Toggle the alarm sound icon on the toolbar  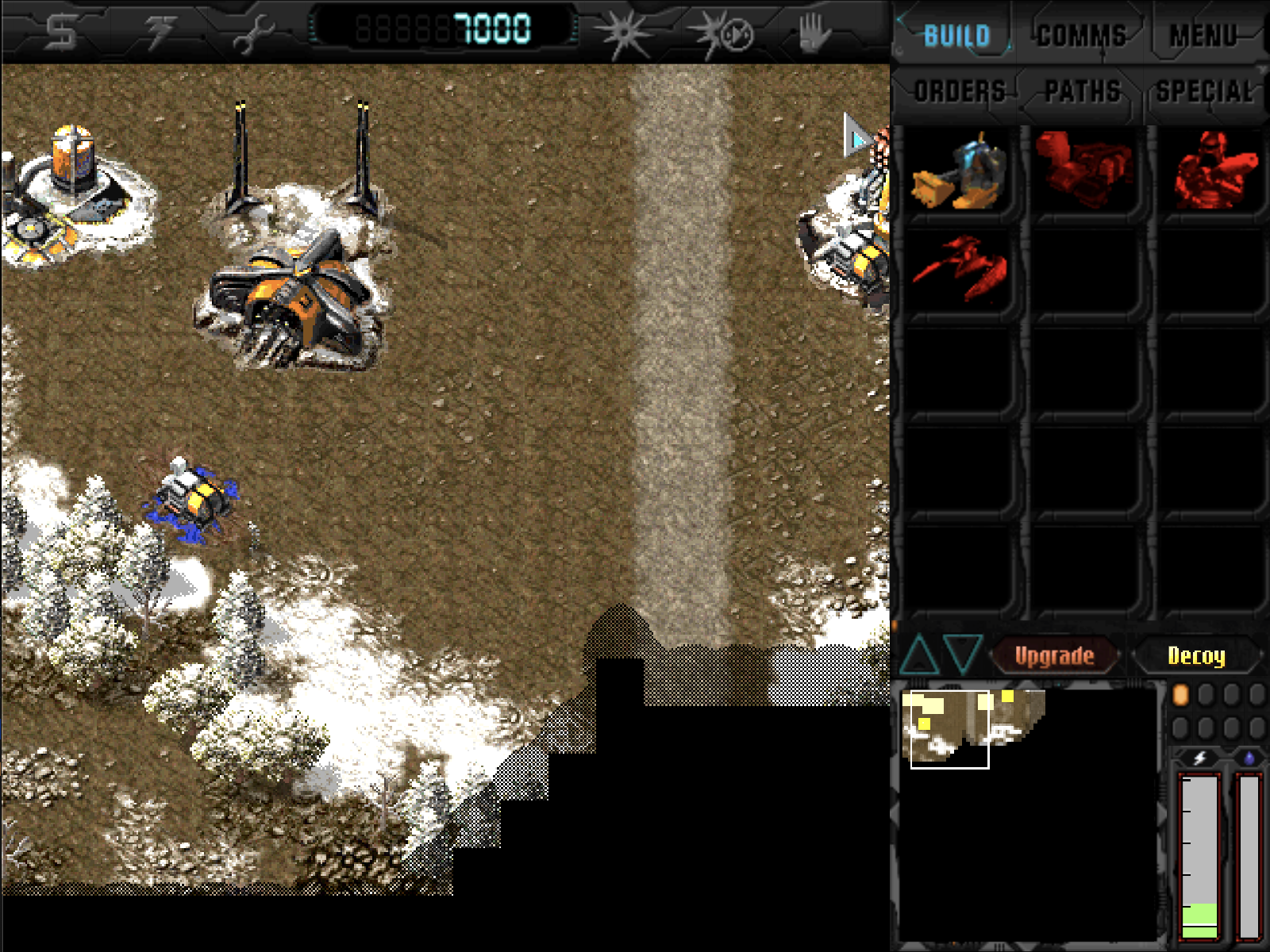click(x=722, y=32)
